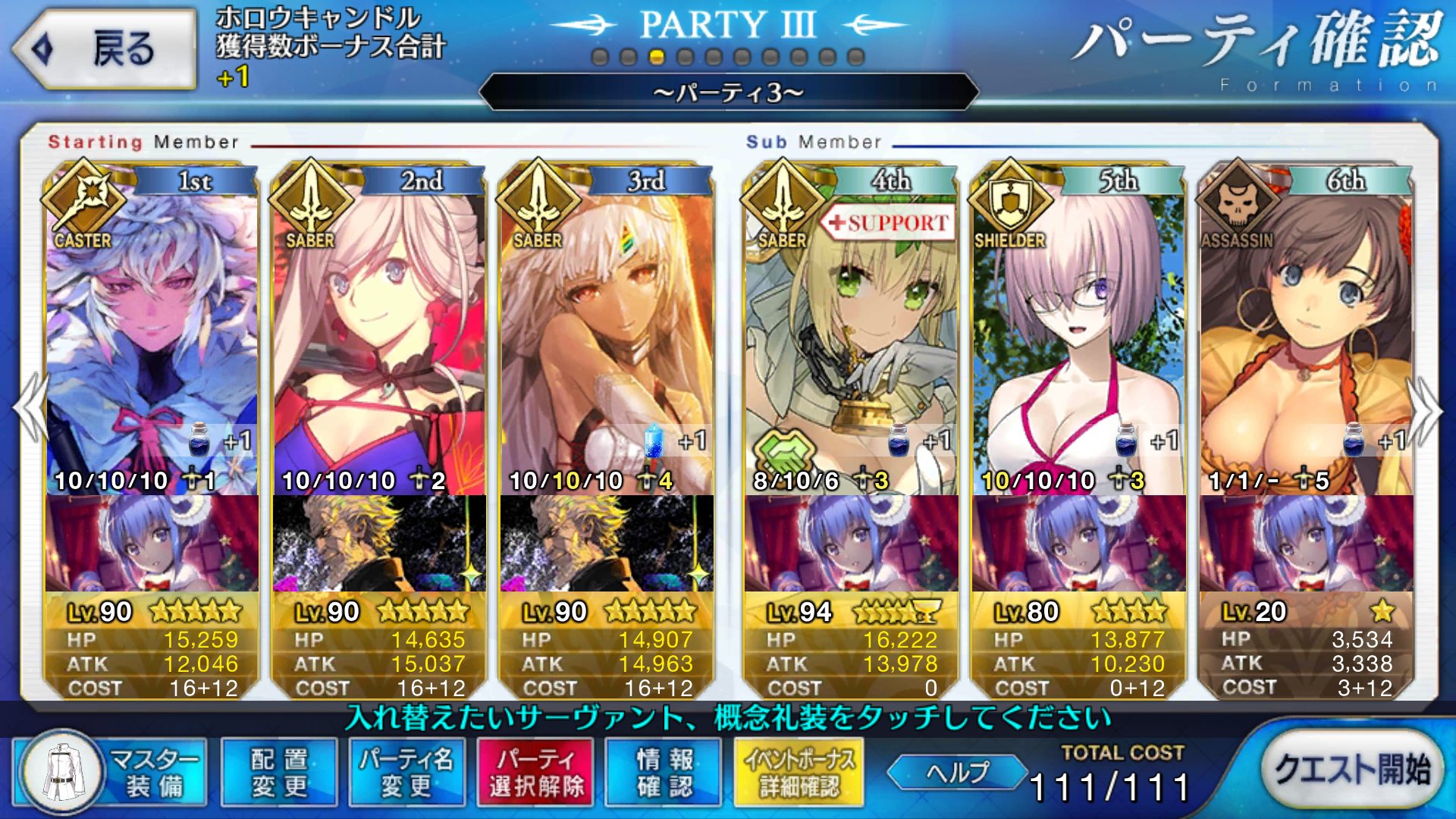Select the 2nd slot Saber servant card

point(379,334)
